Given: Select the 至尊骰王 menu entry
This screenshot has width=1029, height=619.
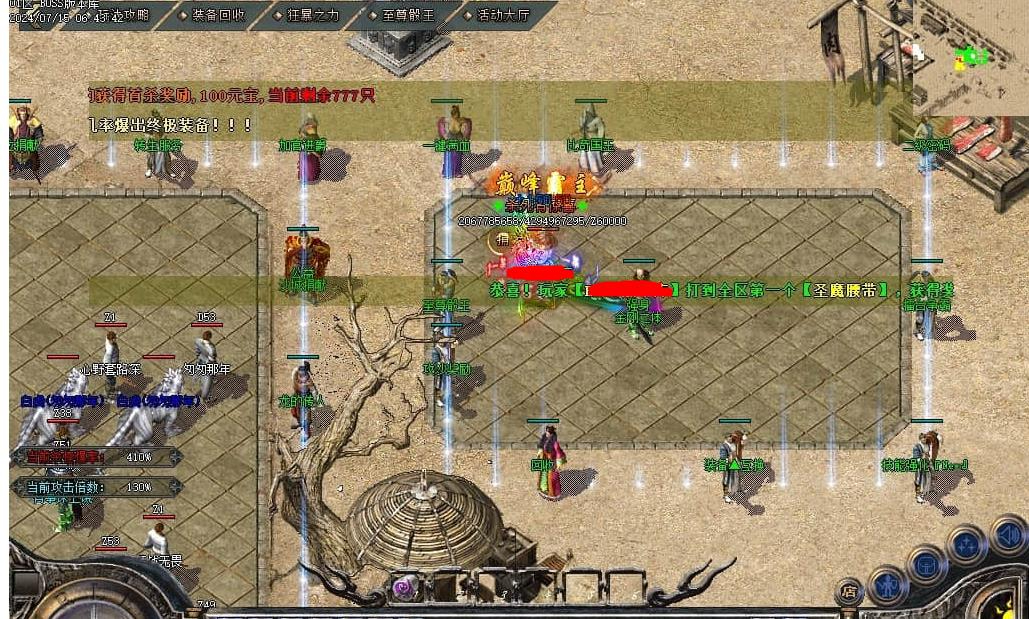Looking at the screenshot, I should click(x=403, y=15).
